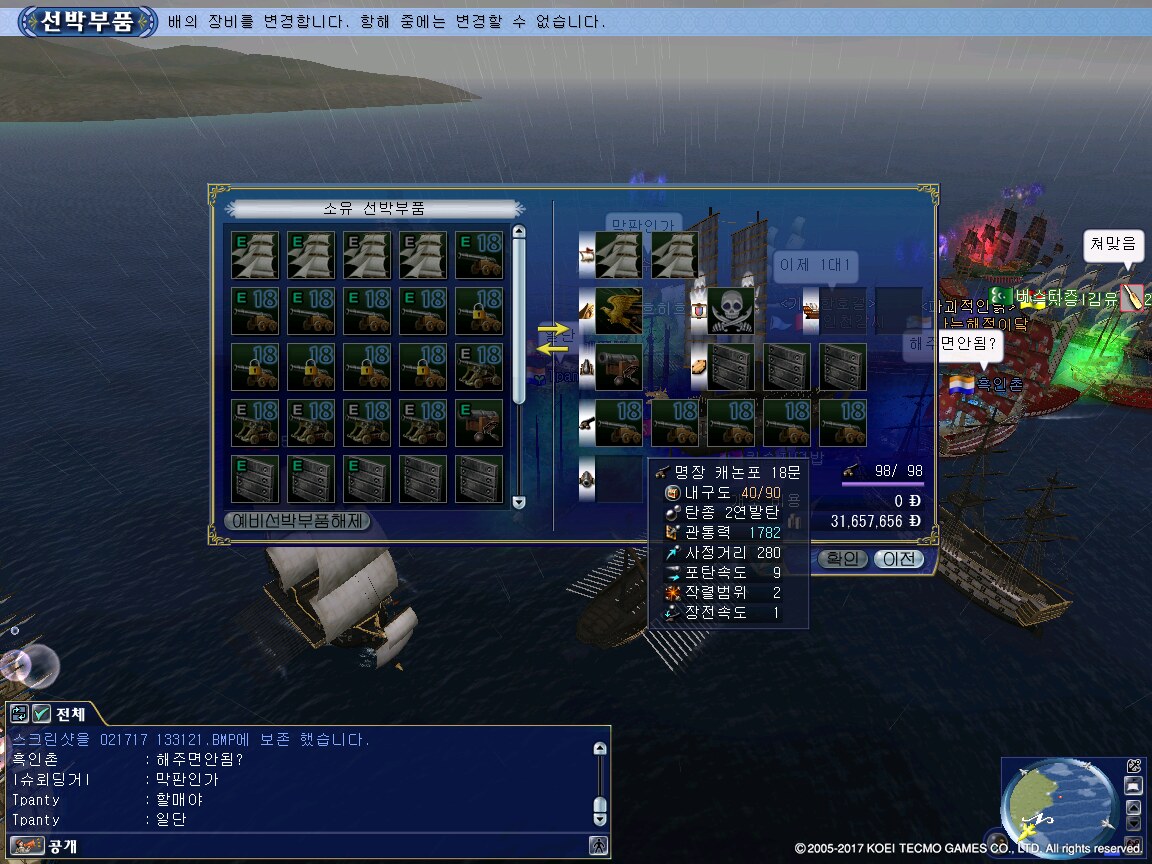The height and width of the screenshot is (864, 1152).
Task: Click the anchor icon above the minimap buttons
Action: tap(1133, 766)
